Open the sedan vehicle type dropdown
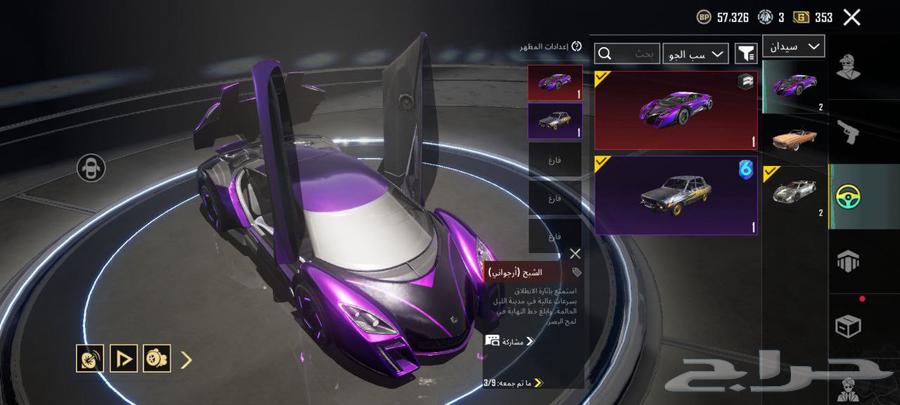 [x=793, y=46]
